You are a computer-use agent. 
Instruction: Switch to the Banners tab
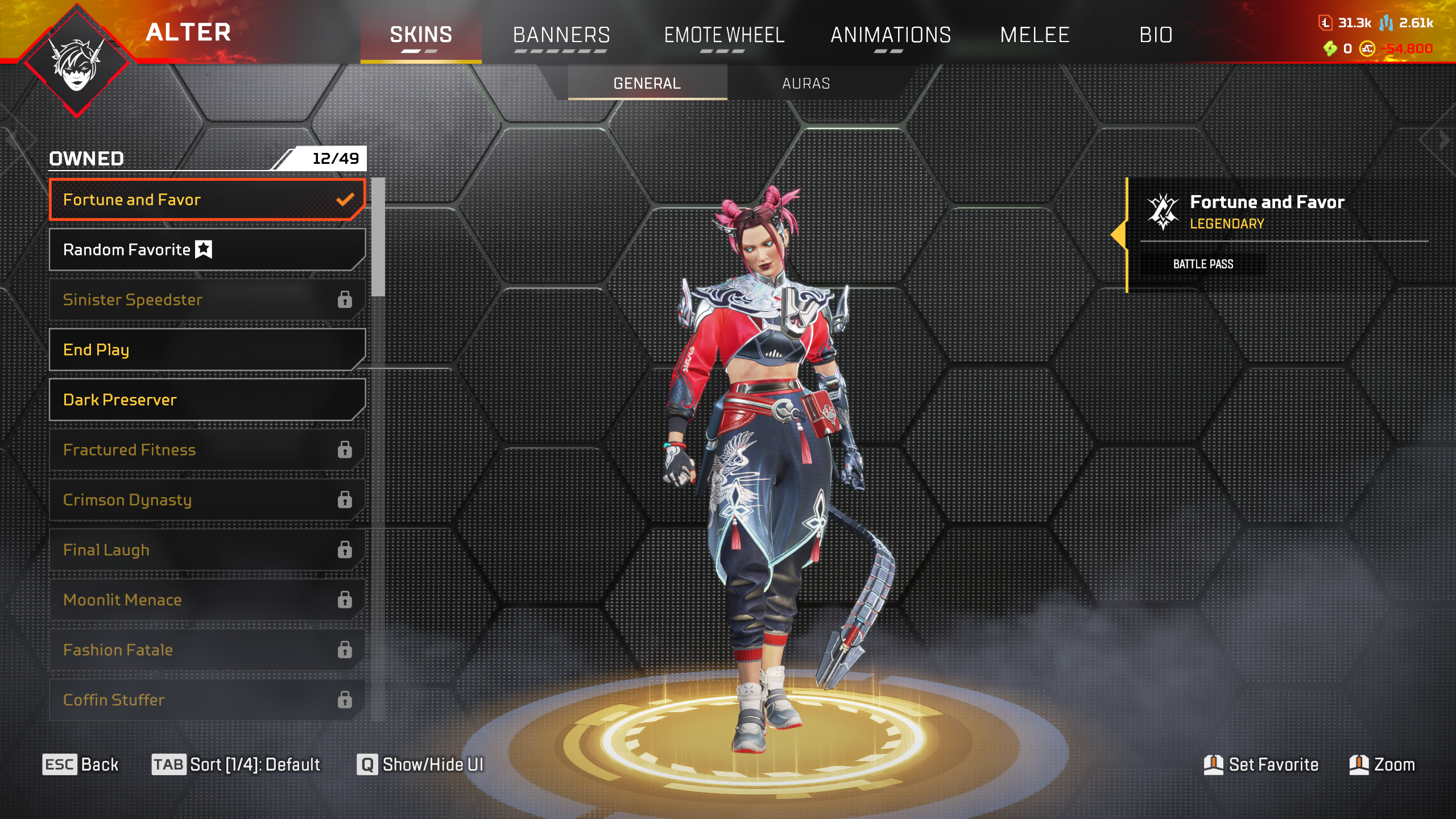[561, 35]
